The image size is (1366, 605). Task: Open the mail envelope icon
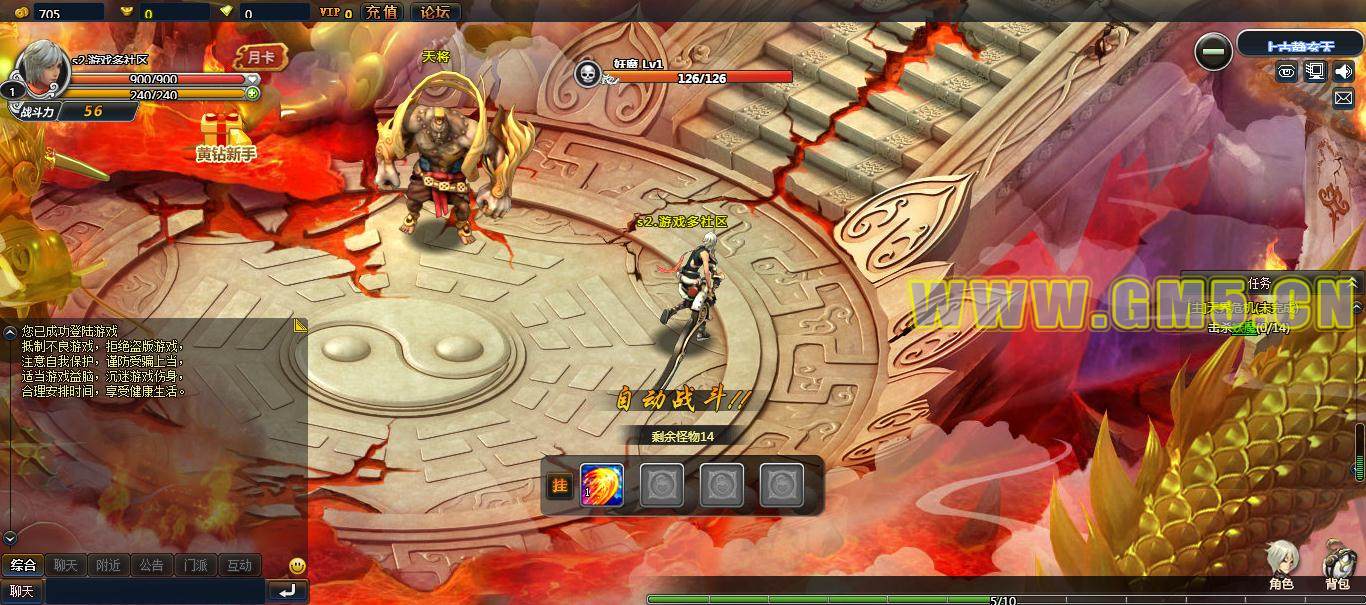coord(1343,98)
